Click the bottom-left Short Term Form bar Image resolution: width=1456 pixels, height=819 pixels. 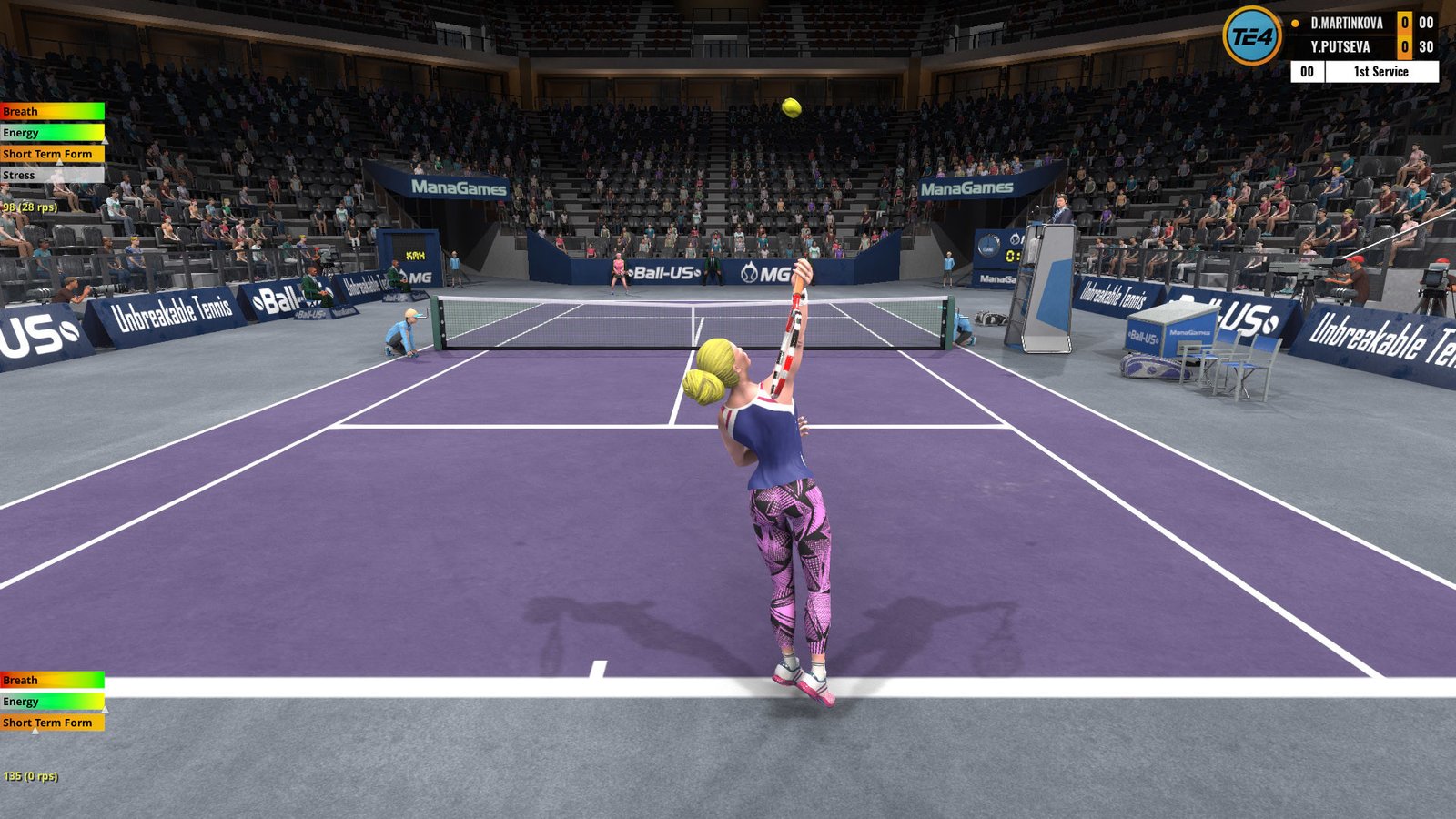pyautogui.click(x=50, y=723)
